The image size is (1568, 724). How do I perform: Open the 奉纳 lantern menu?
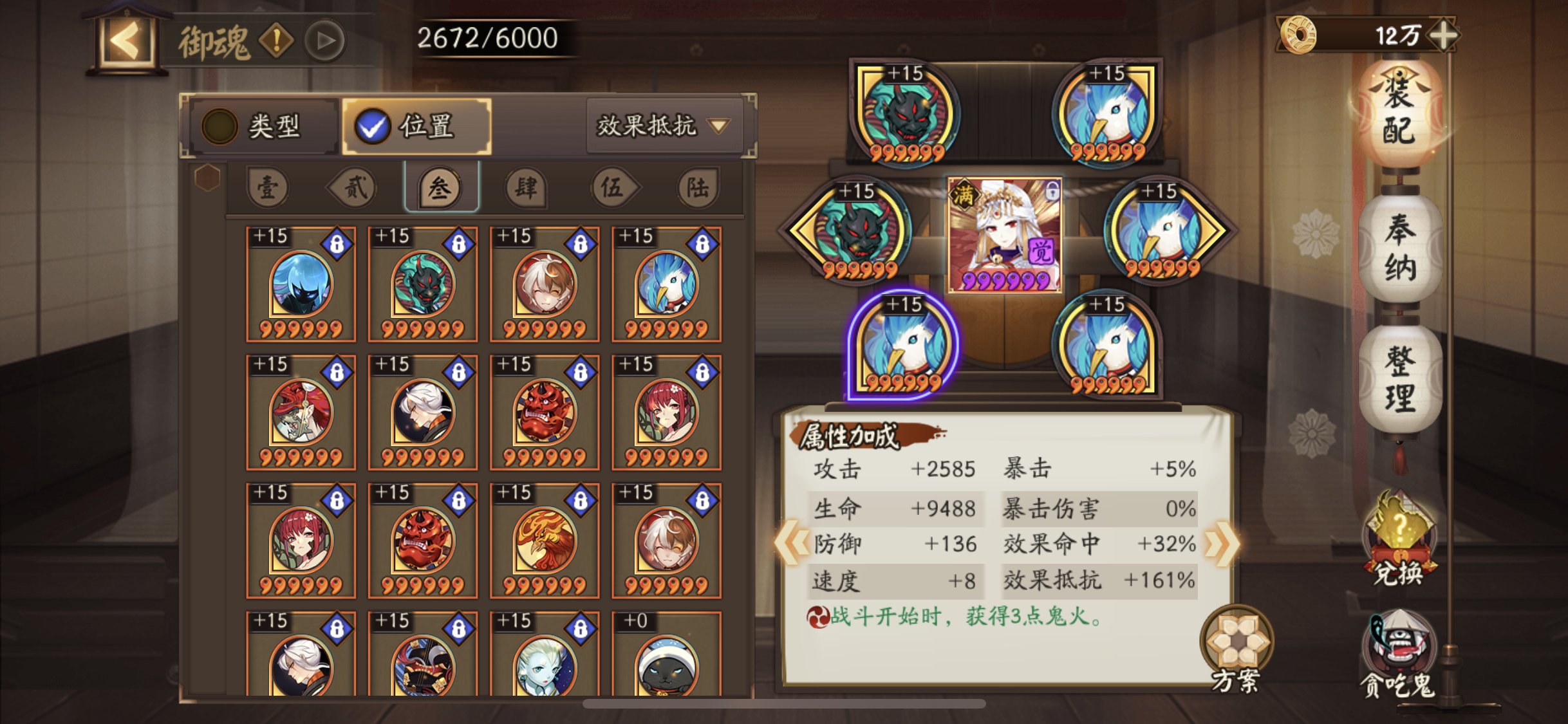click(x=1399, y=248)
